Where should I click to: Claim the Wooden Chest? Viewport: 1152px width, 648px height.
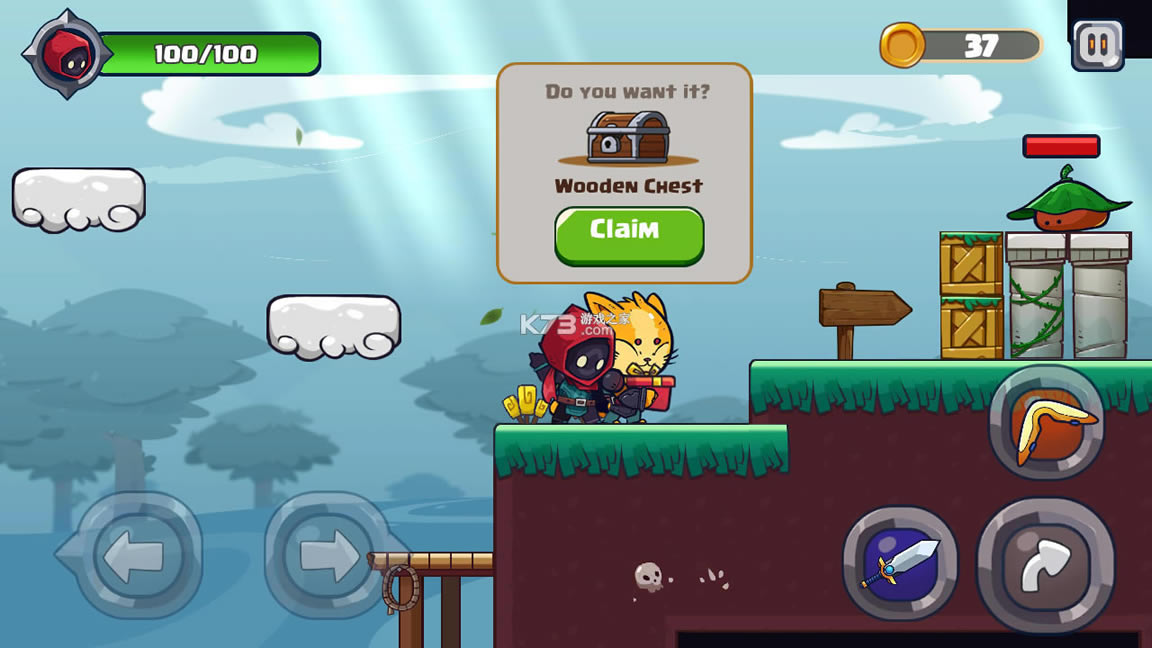[x=629, y=234]
